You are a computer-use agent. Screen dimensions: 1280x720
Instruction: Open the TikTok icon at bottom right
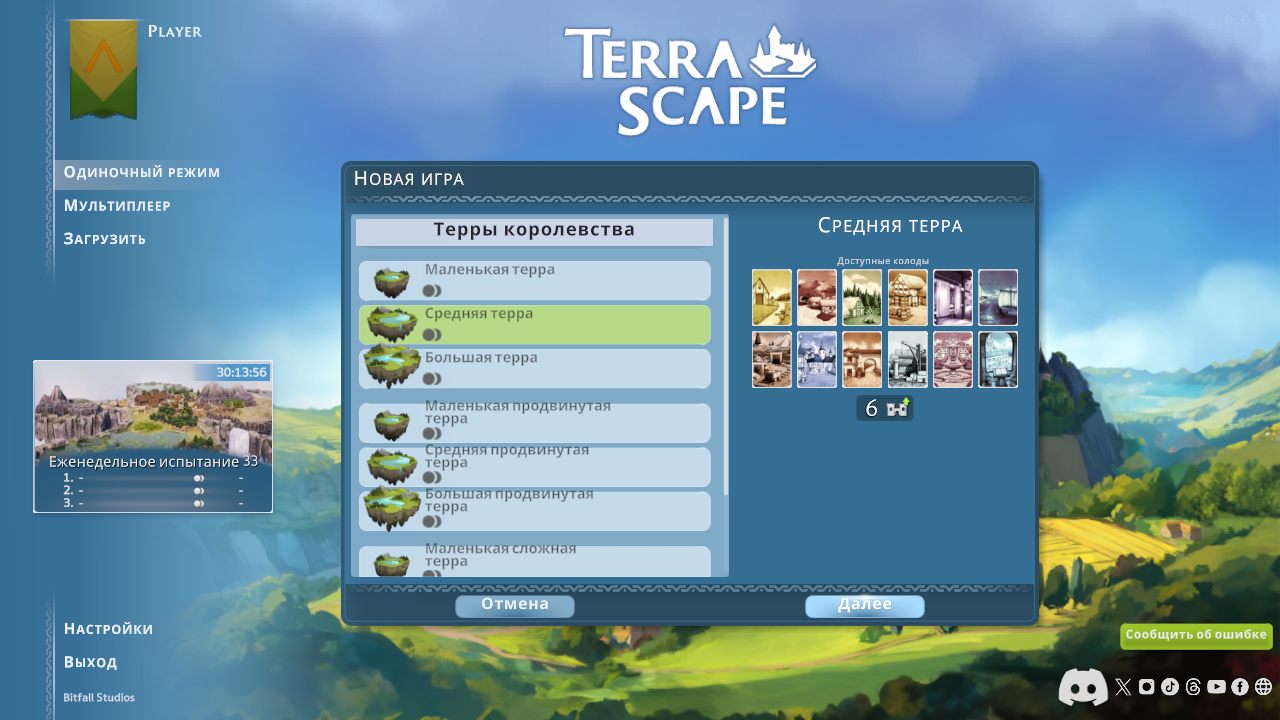1170,687
